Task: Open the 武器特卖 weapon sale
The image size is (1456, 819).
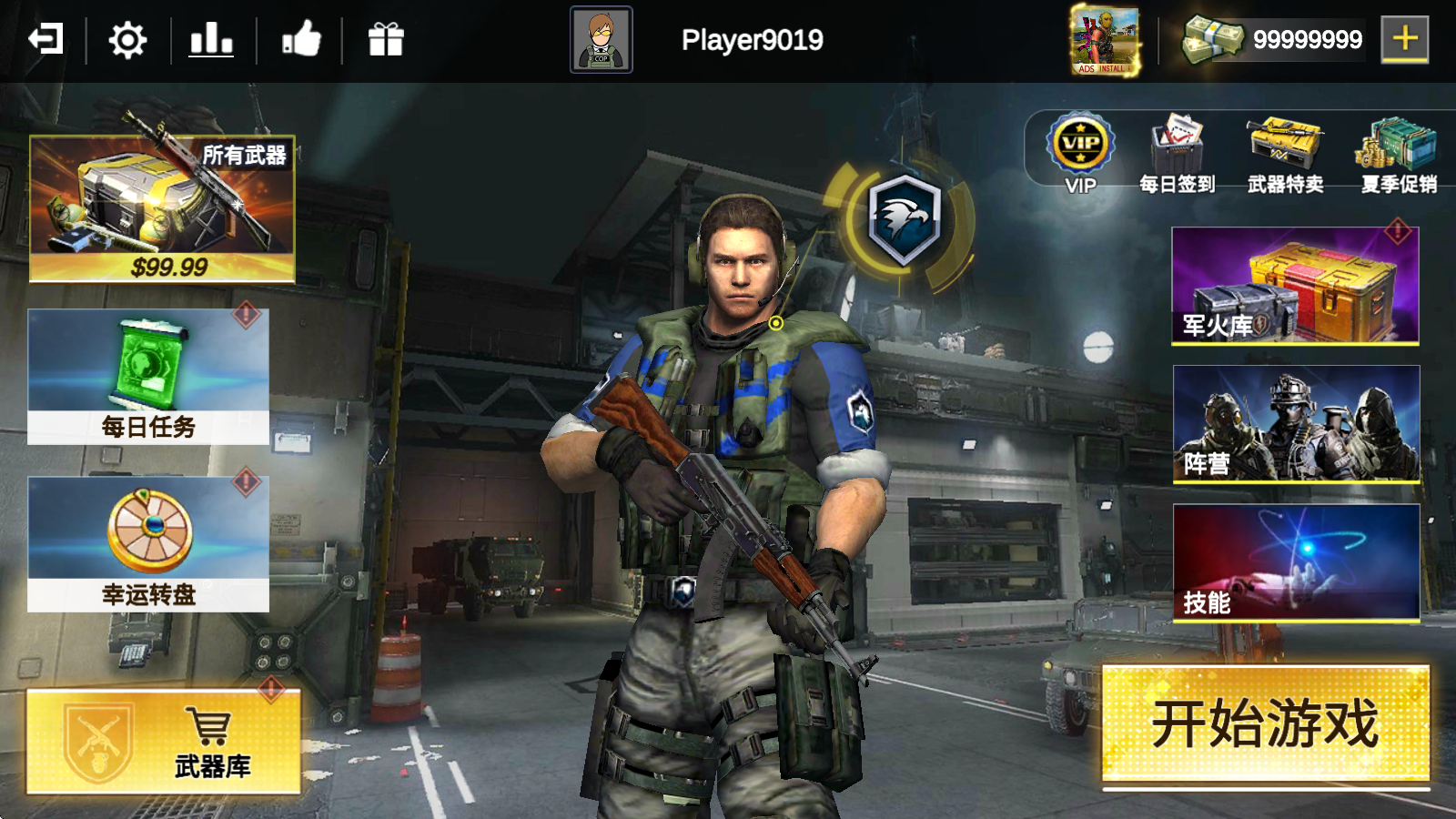Action: pyautogui.click(x=1285, y=152)
